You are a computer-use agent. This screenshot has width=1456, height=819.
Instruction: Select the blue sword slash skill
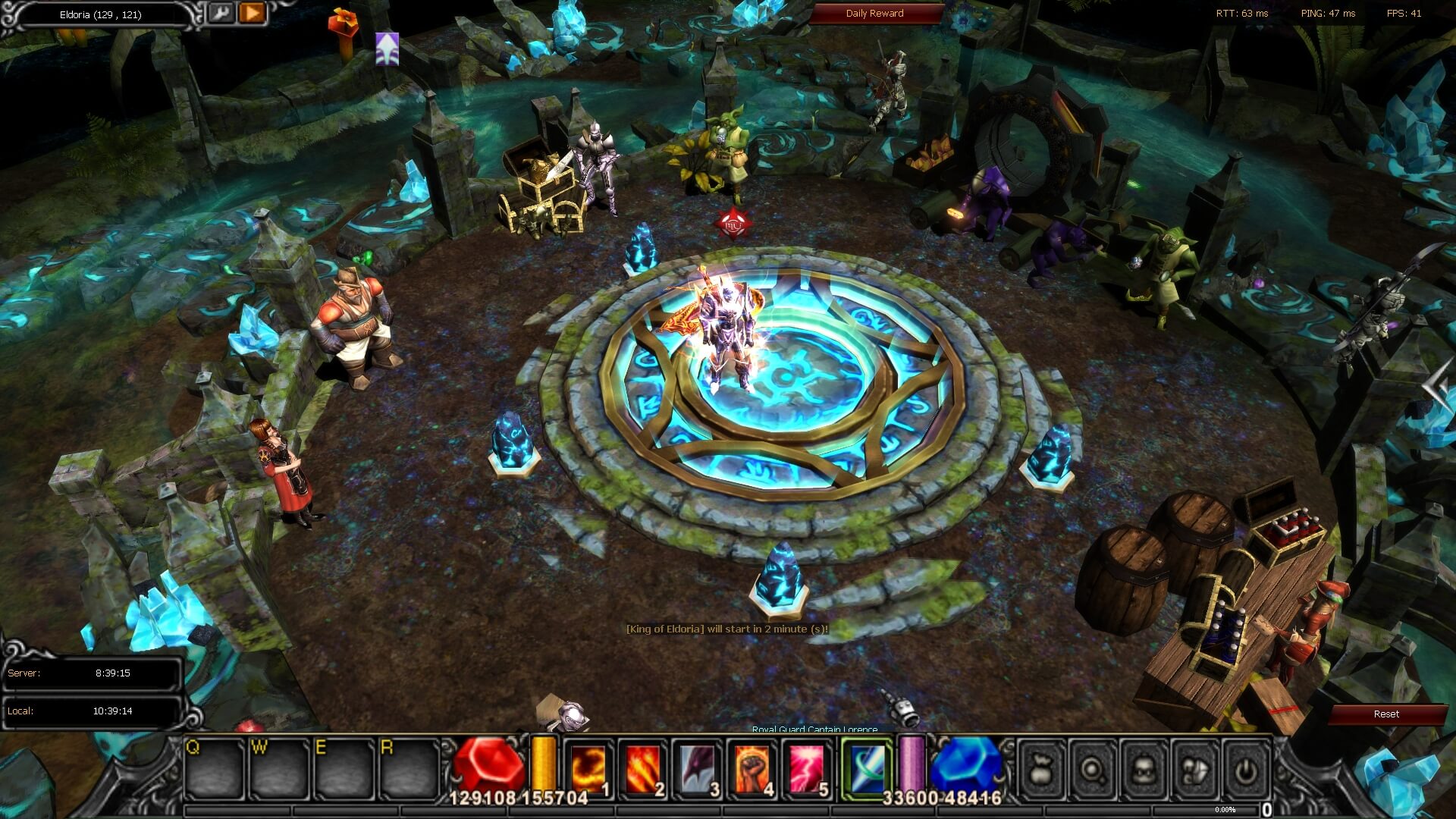point(867,767)
